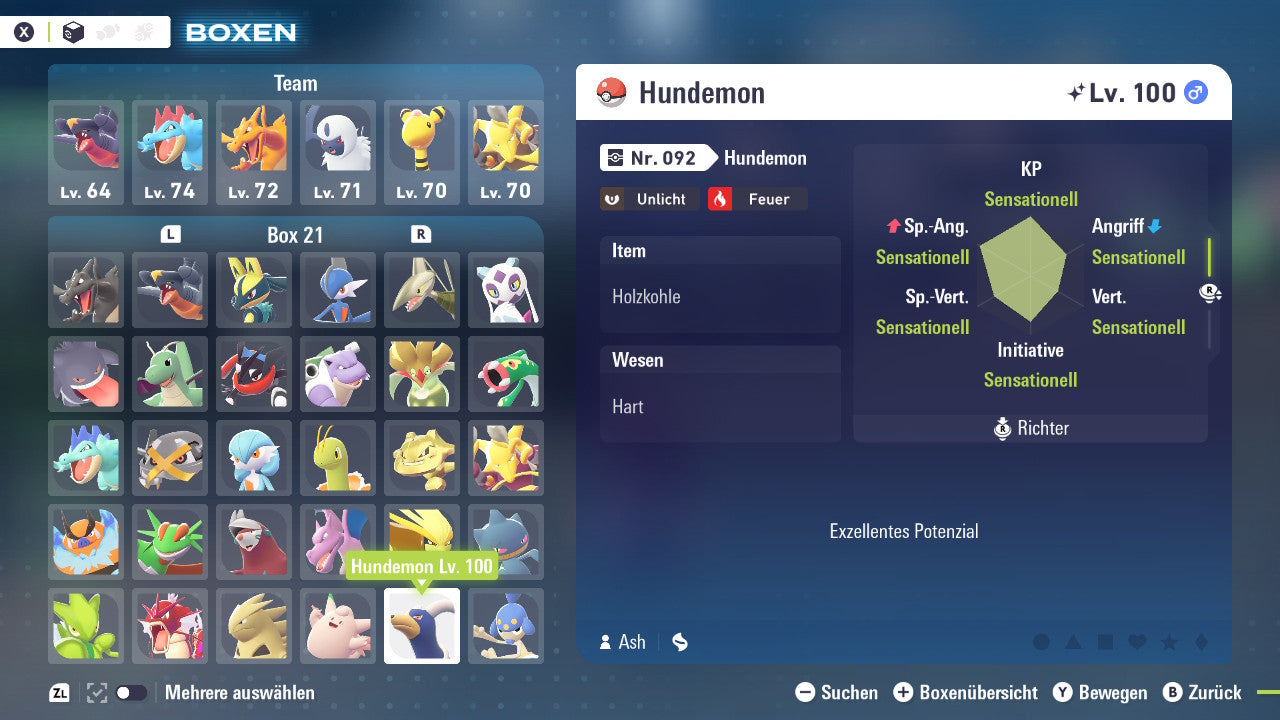
Task: Open Box 21 header
Action: [295, 235]
